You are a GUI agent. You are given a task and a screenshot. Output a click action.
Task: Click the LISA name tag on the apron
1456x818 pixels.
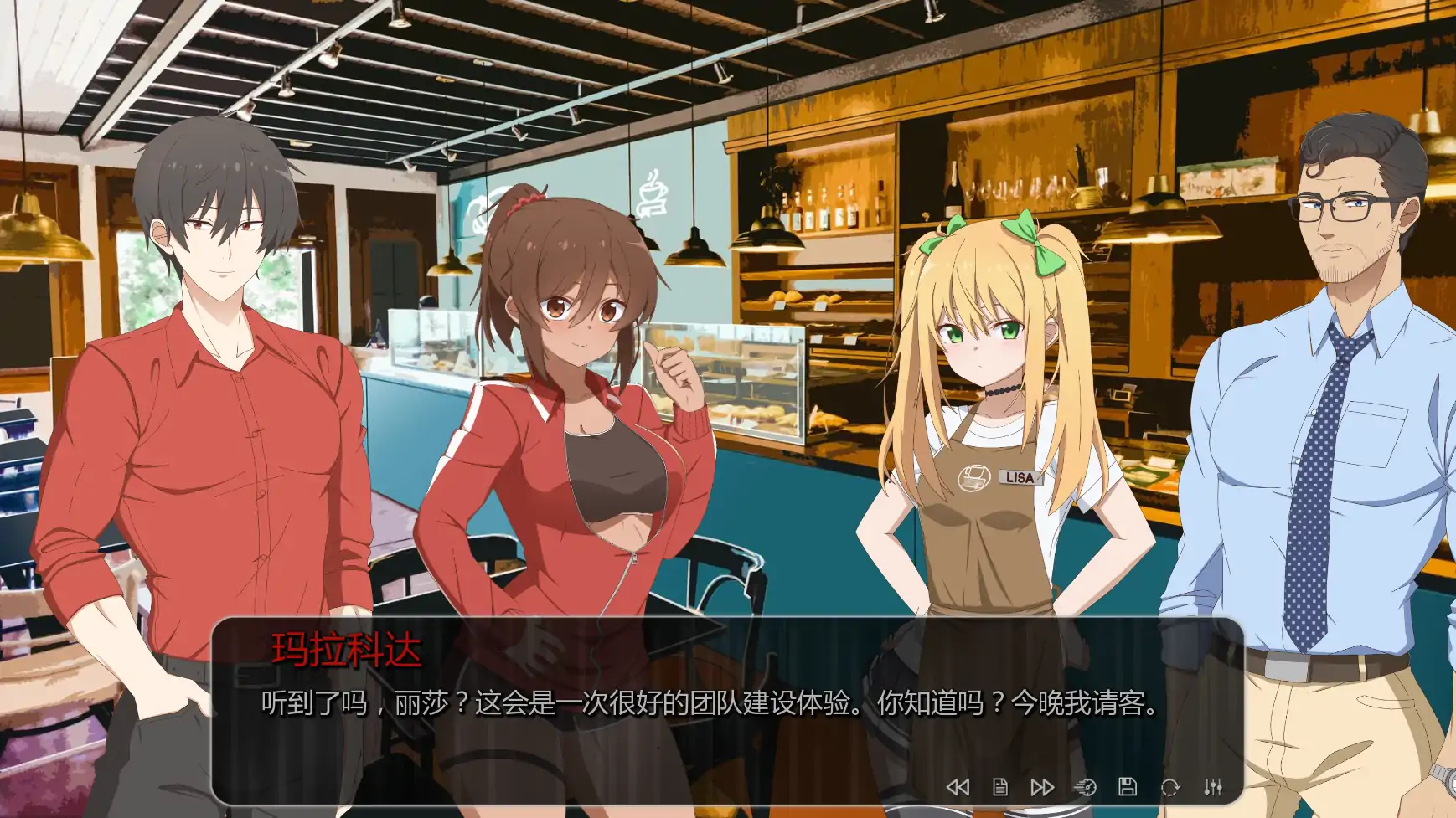point(1019,477)
